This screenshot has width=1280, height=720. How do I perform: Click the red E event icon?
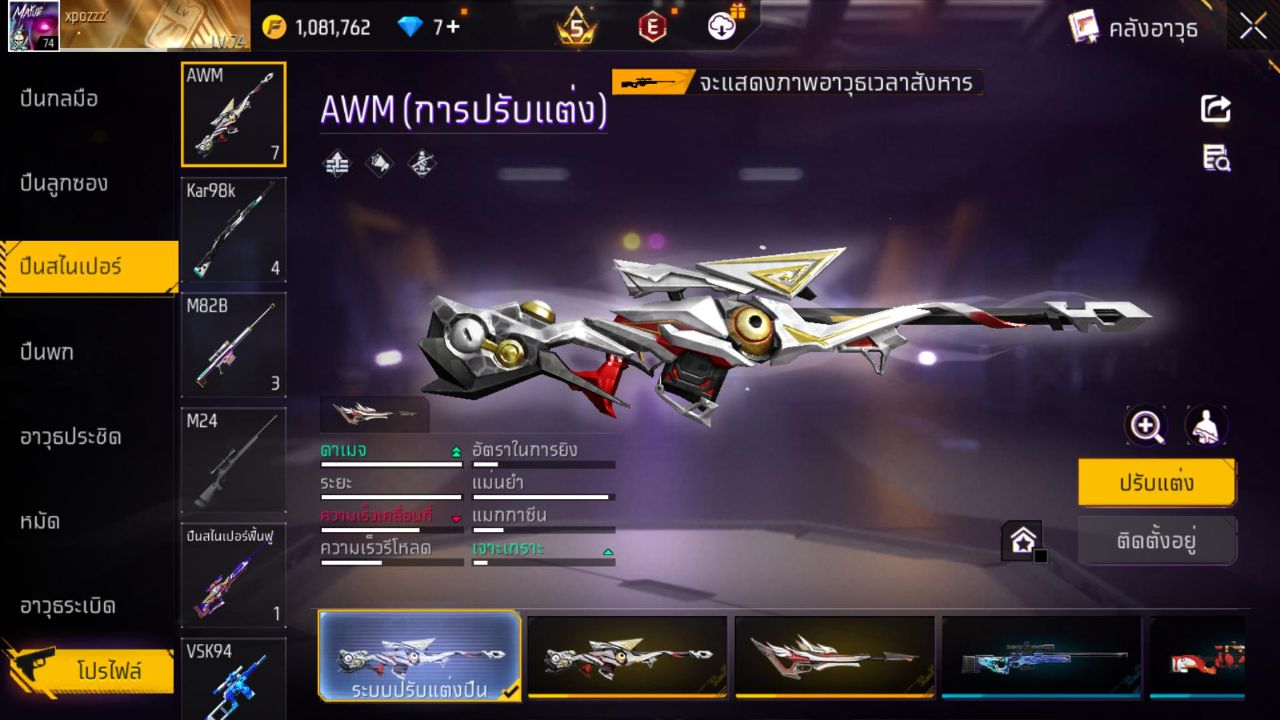click(x=652, y=27)
